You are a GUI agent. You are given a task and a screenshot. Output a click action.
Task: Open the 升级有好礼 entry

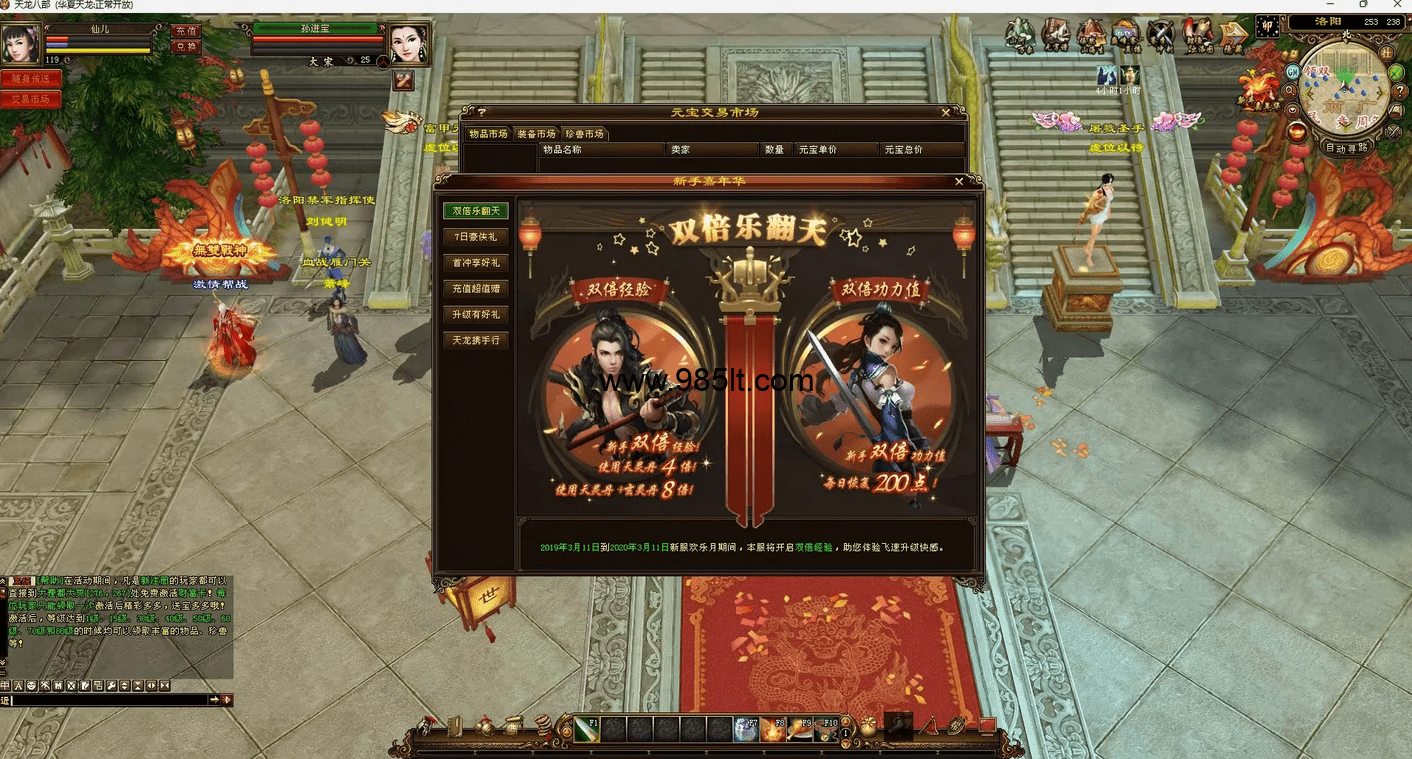pyautogui.click(x=476, y=315)
